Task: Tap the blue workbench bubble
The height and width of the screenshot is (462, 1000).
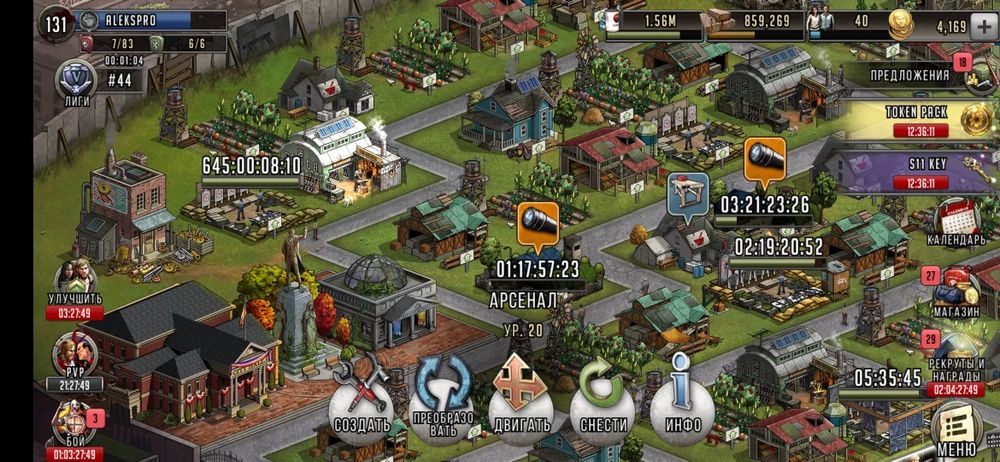Action: point(688,194)
